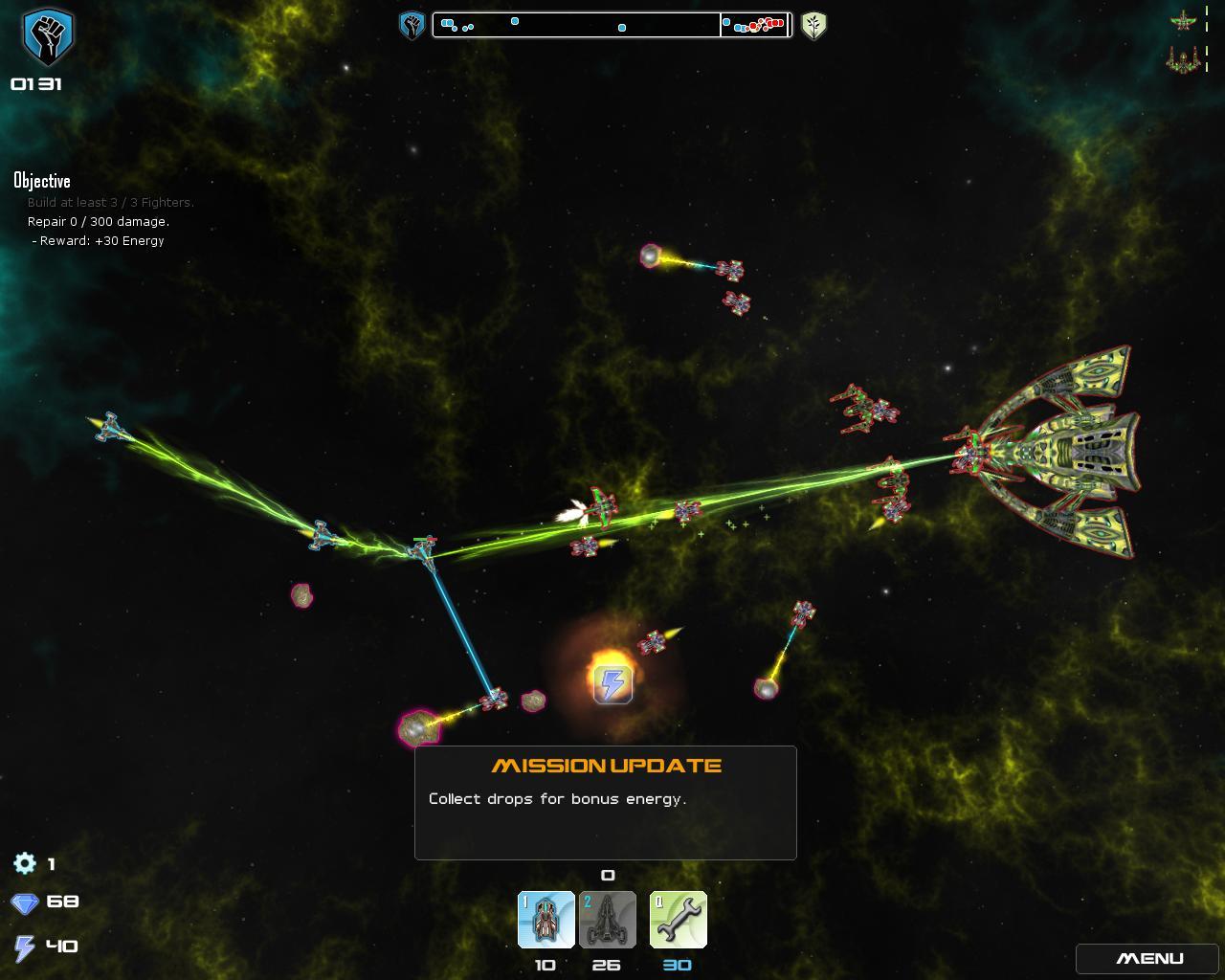Click the larger enemy ship wave icon

pos(1183,60)
